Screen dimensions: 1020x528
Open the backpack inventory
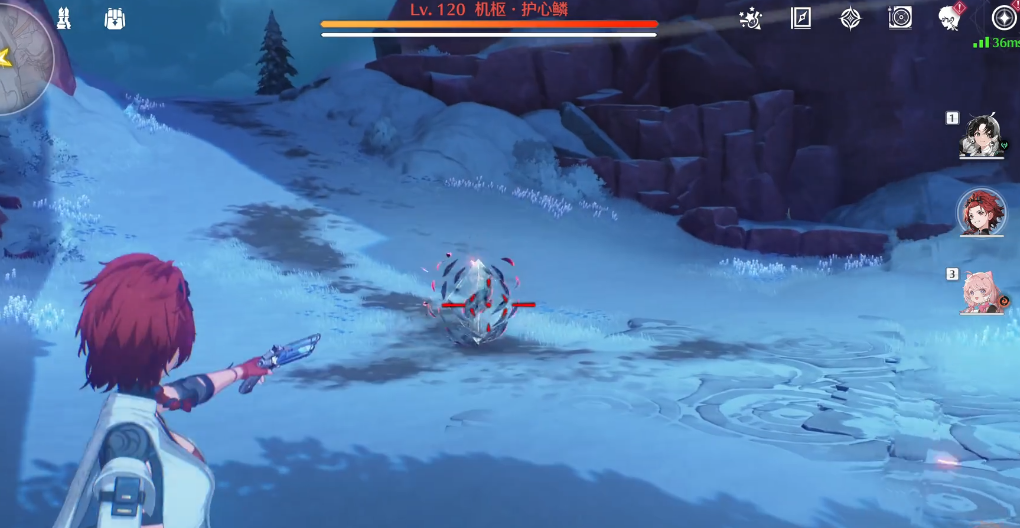115,18
